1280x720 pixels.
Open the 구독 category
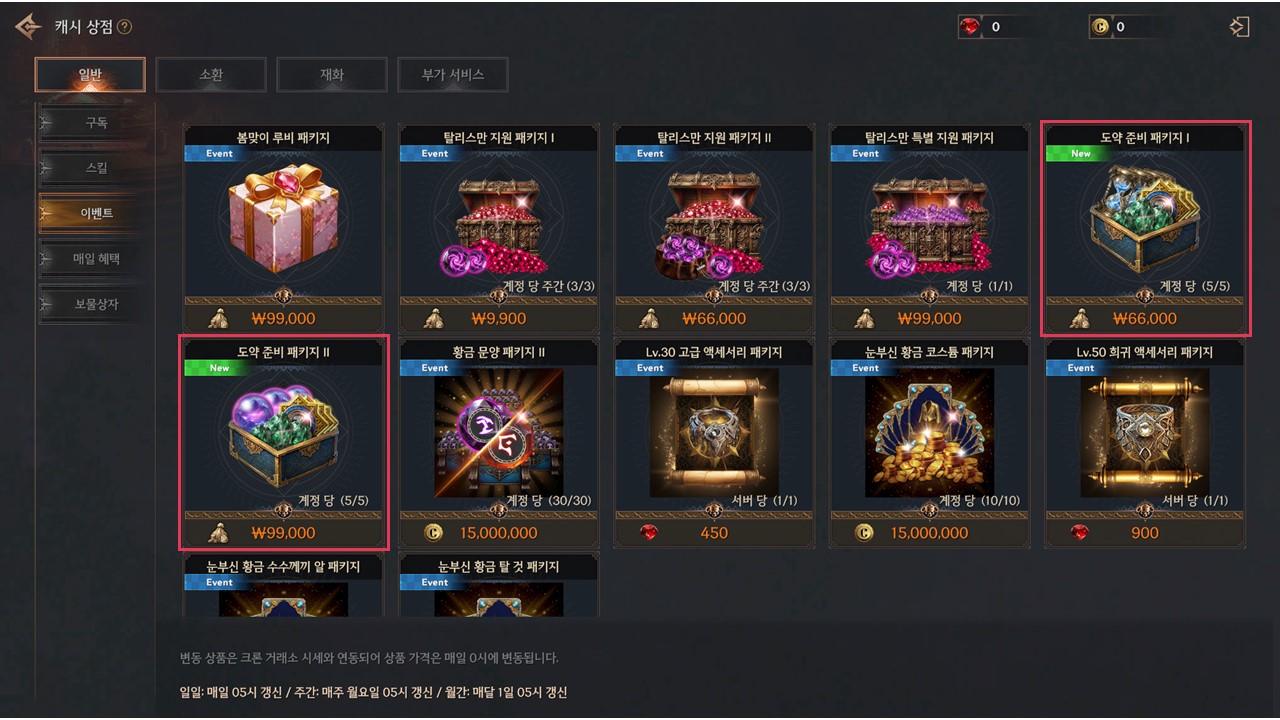pyautogui.click(x=96, y=124)
